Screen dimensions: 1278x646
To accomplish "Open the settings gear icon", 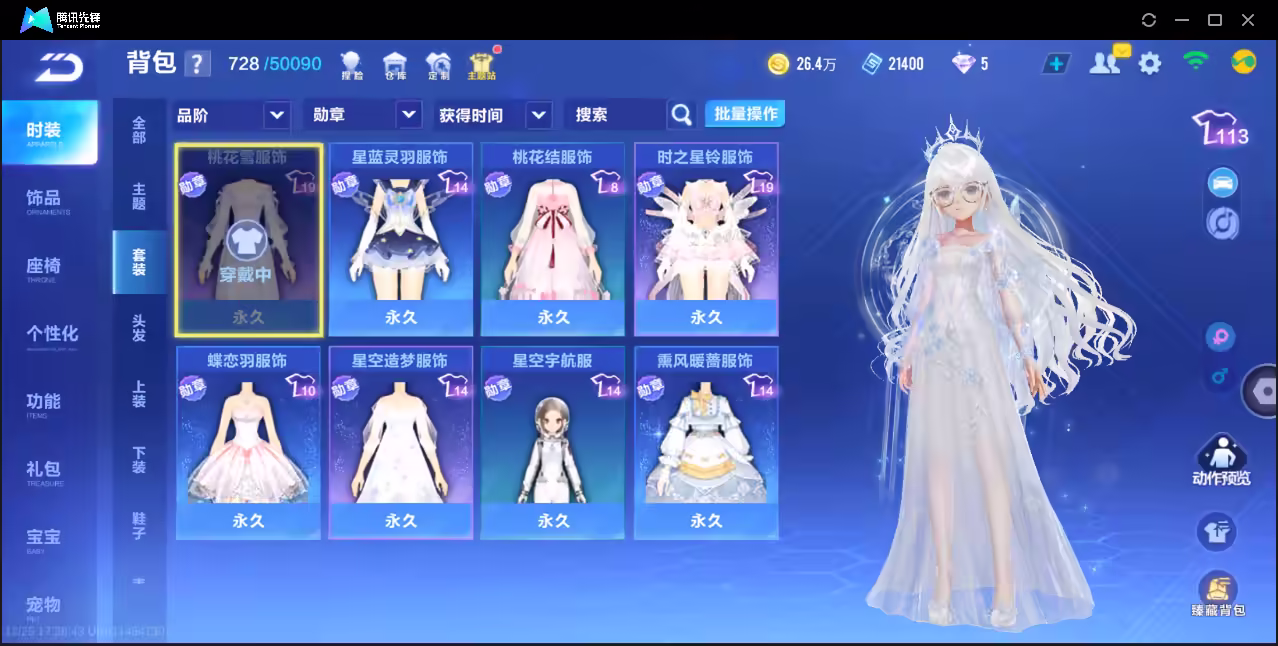I will [x=1150, y=64].
